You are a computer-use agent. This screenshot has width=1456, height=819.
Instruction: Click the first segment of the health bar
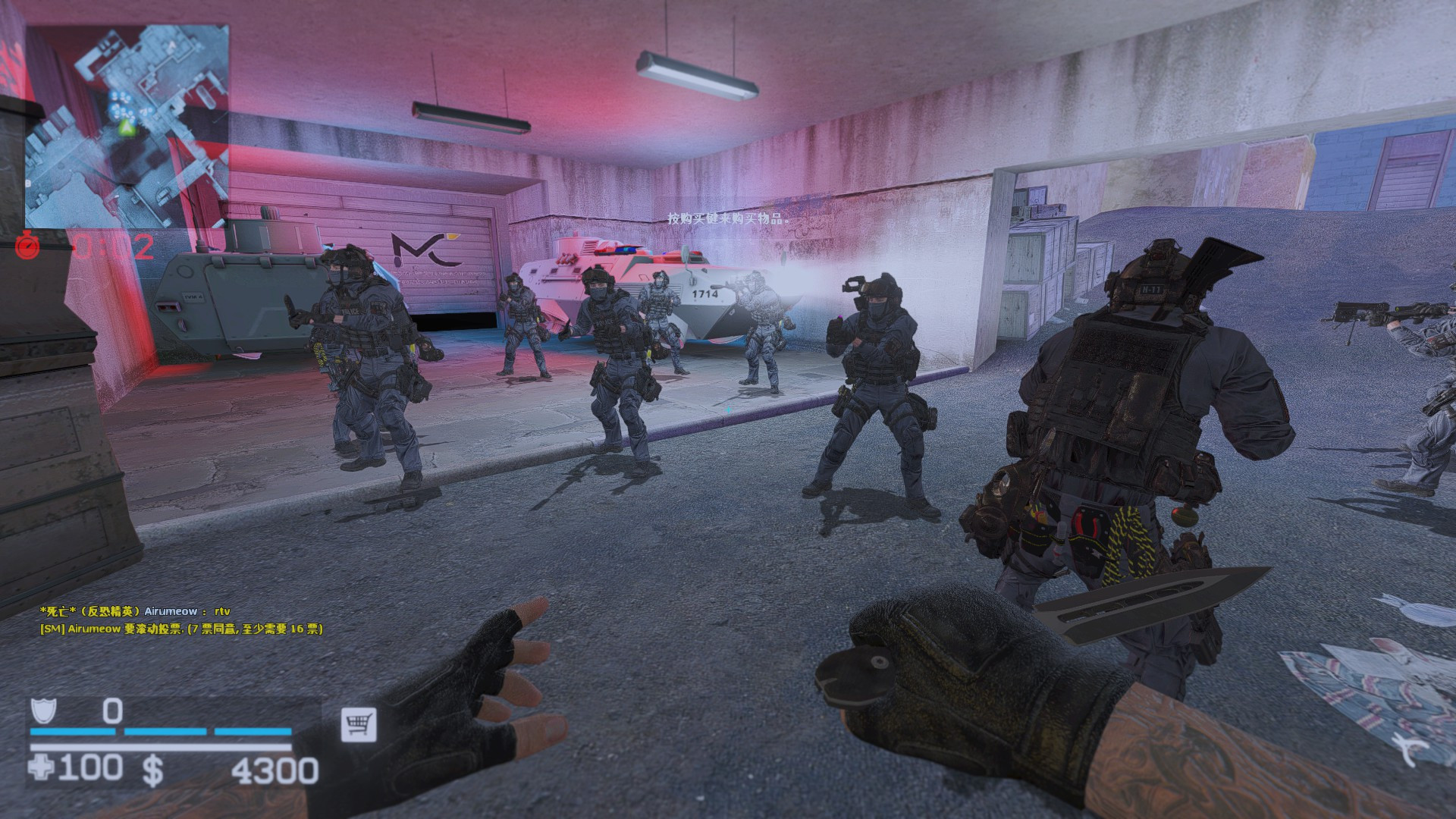(72, 733)
